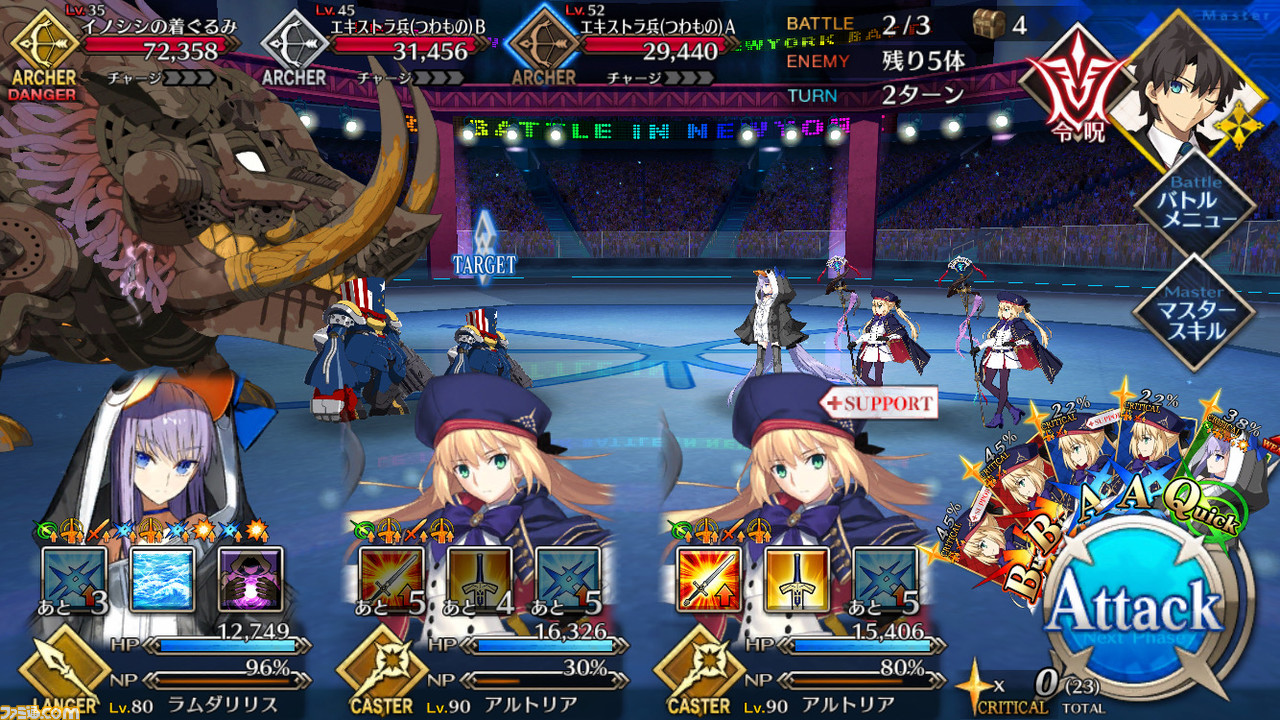Select ラムダリリス's skill with 3 turns cooldown
Viewport: 1280px width, 720px height.
[73, 579]
